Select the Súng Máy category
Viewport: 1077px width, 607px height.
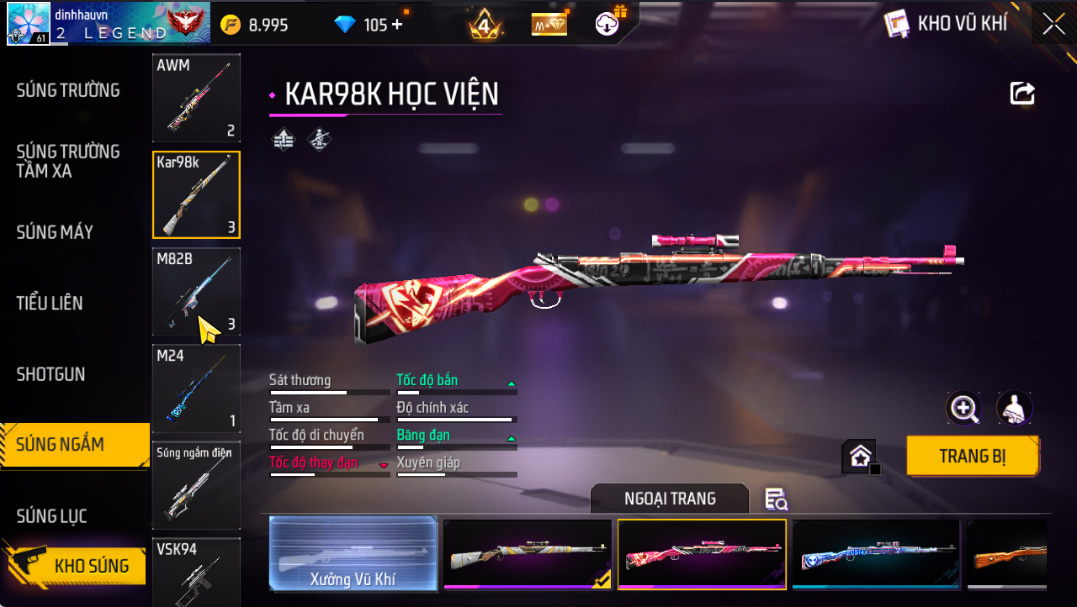coord(55,232)
